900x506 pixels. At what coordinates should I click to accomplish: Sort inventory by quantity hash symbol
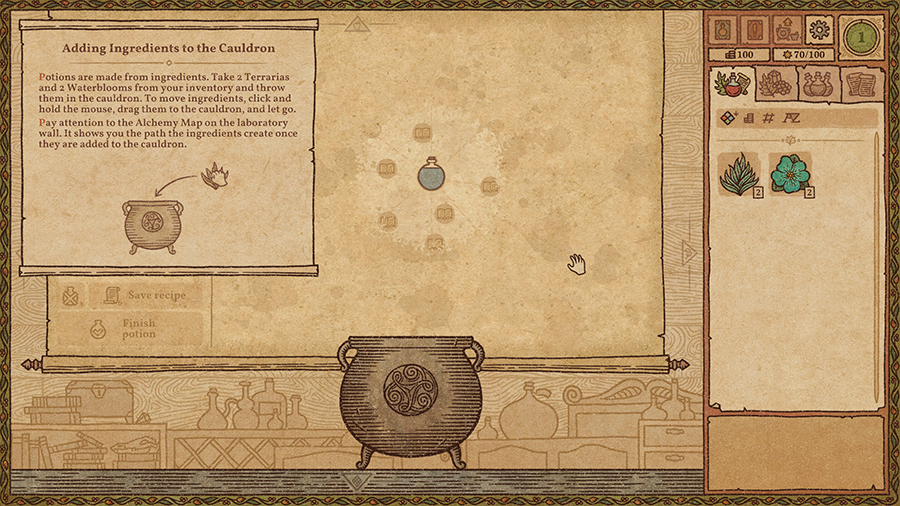click(769, 118)
